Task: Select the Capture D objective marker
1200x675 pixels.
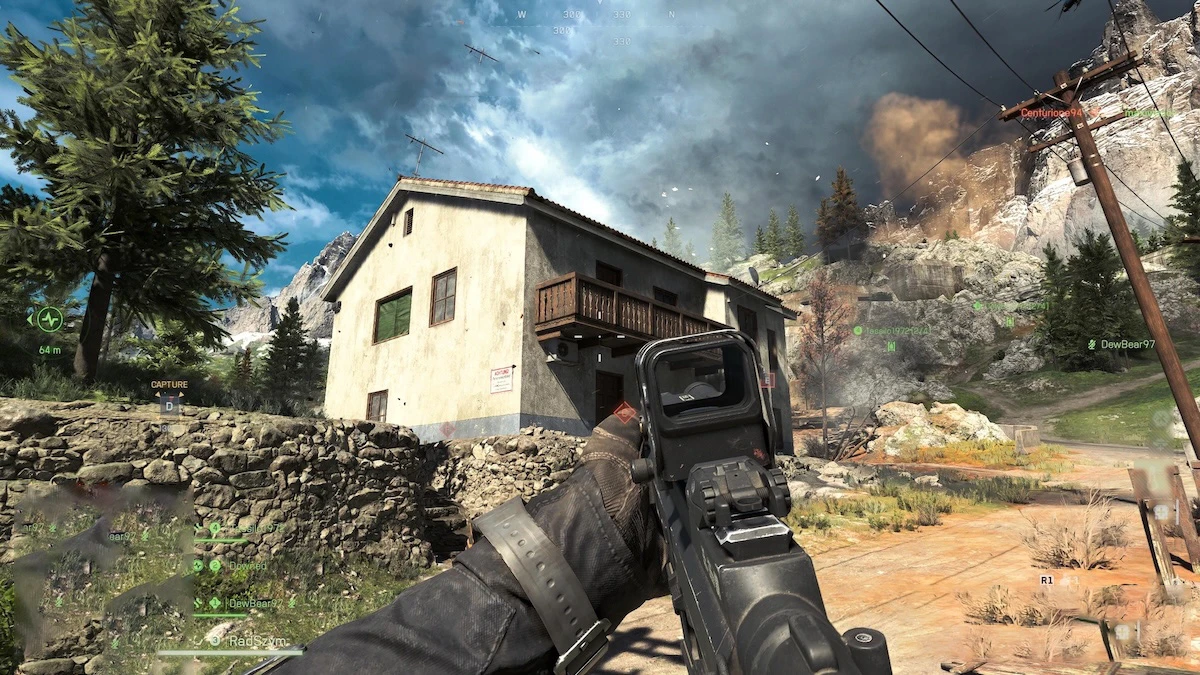Action: tap(168, 407)
